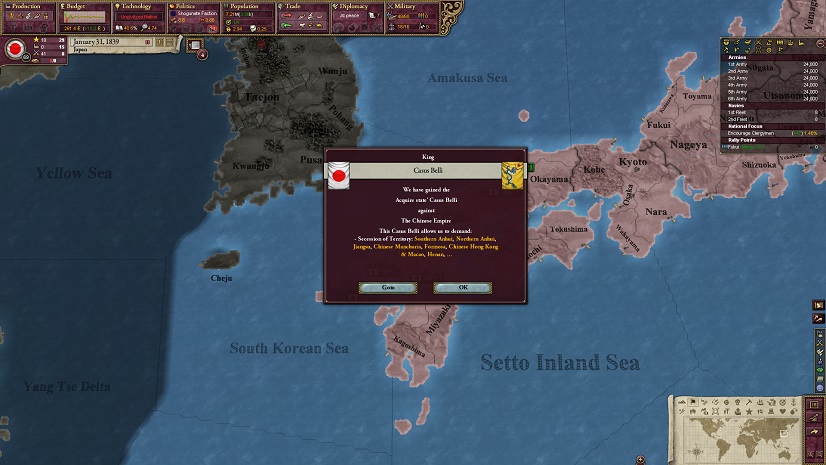Viewport: 826px width, 465px height.
Task: Click the Goto button in the popup
Action: point(388,287)
